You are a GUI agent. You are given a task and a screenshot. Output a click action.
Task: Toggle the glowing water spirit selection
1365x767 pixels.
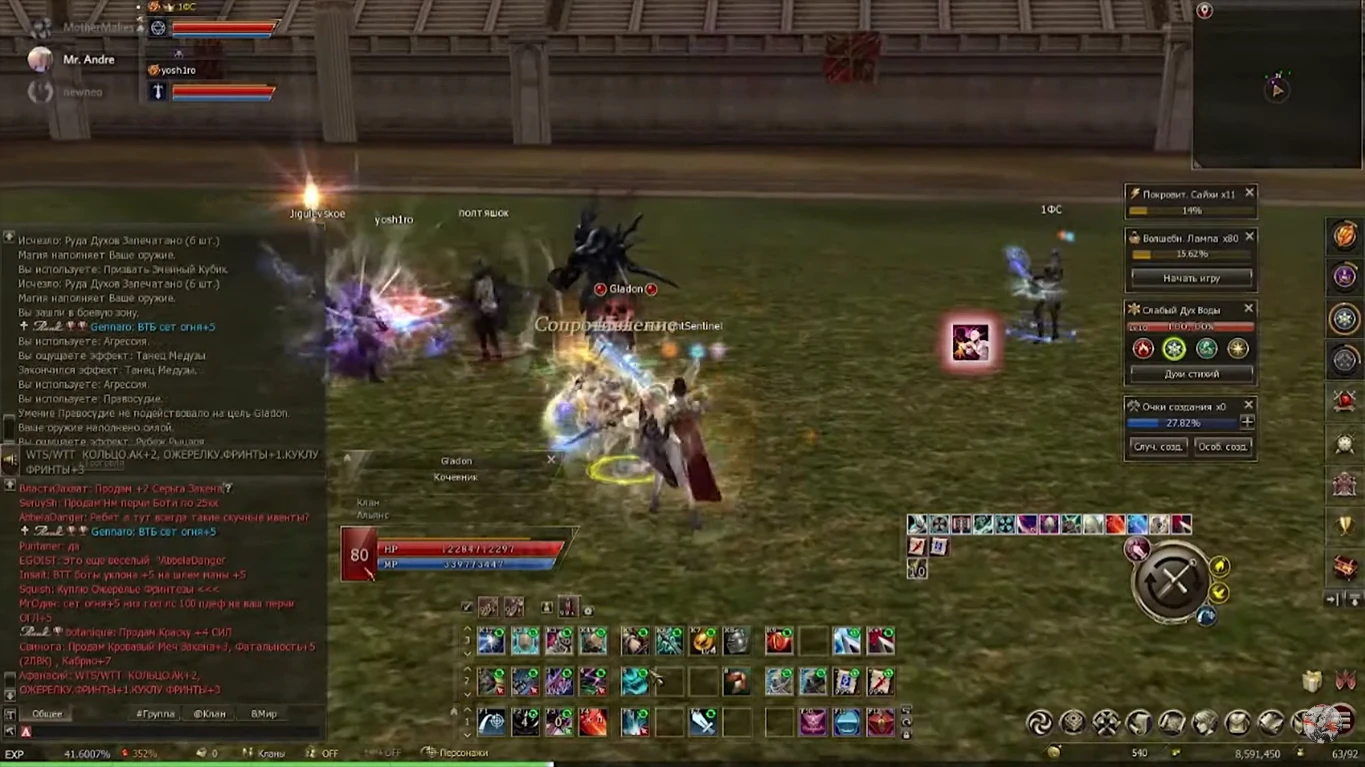pyautogui.click(x=1174, y=348)
